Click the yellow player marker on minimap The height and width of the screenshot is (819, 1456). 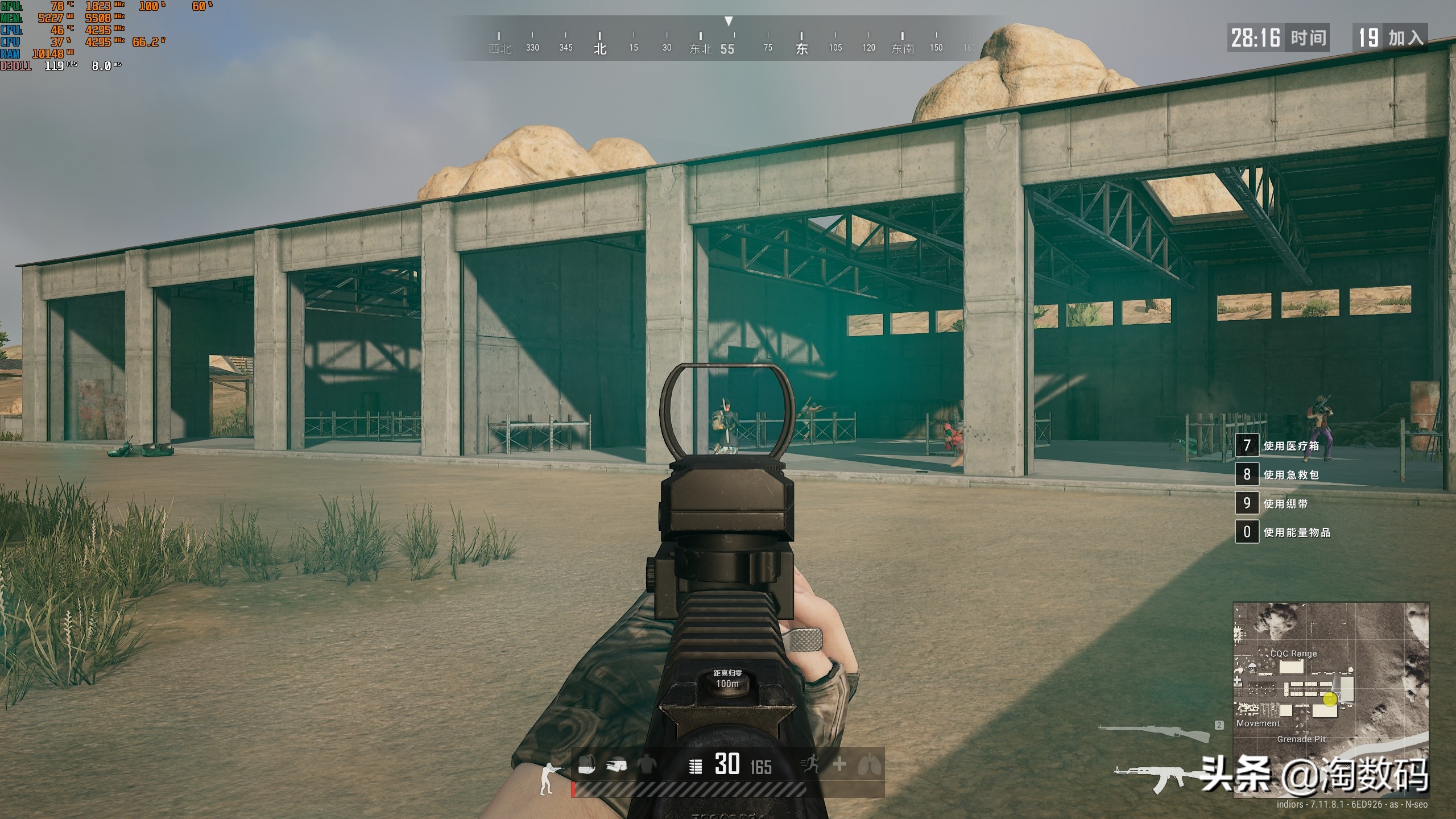click(x=1330, y=700)
